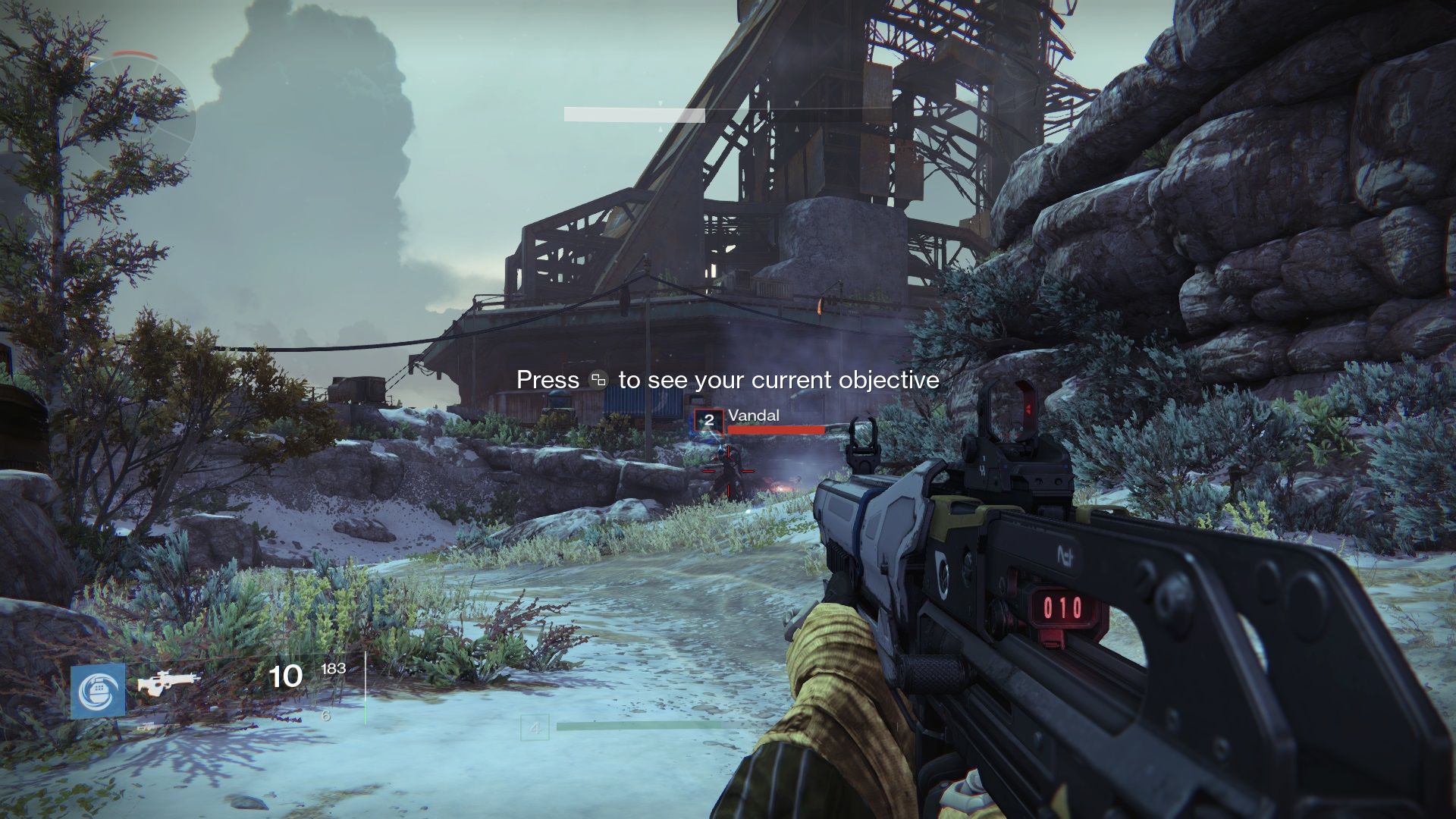Click the white auto rifle weapon icon
The image size is (1456, 819).
coord(168,685)
